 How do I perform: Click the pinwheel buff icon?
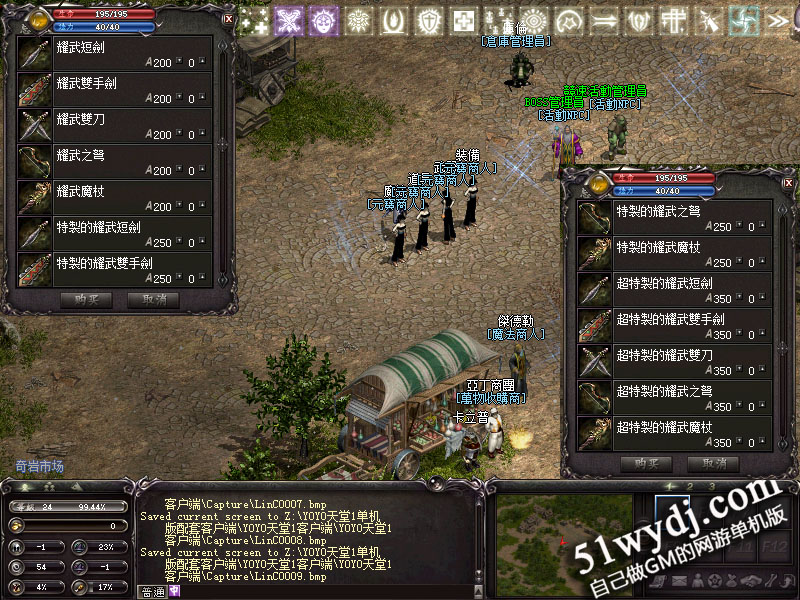coord(744,20)
